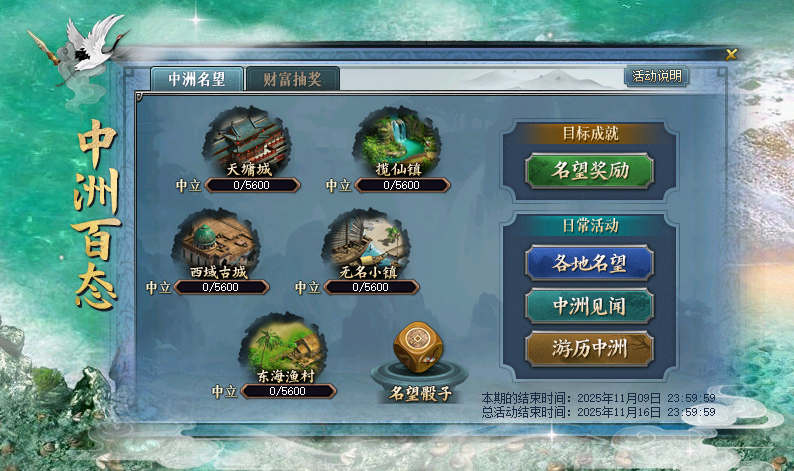Open the 中洲见闻 activity

click(590, 305)
